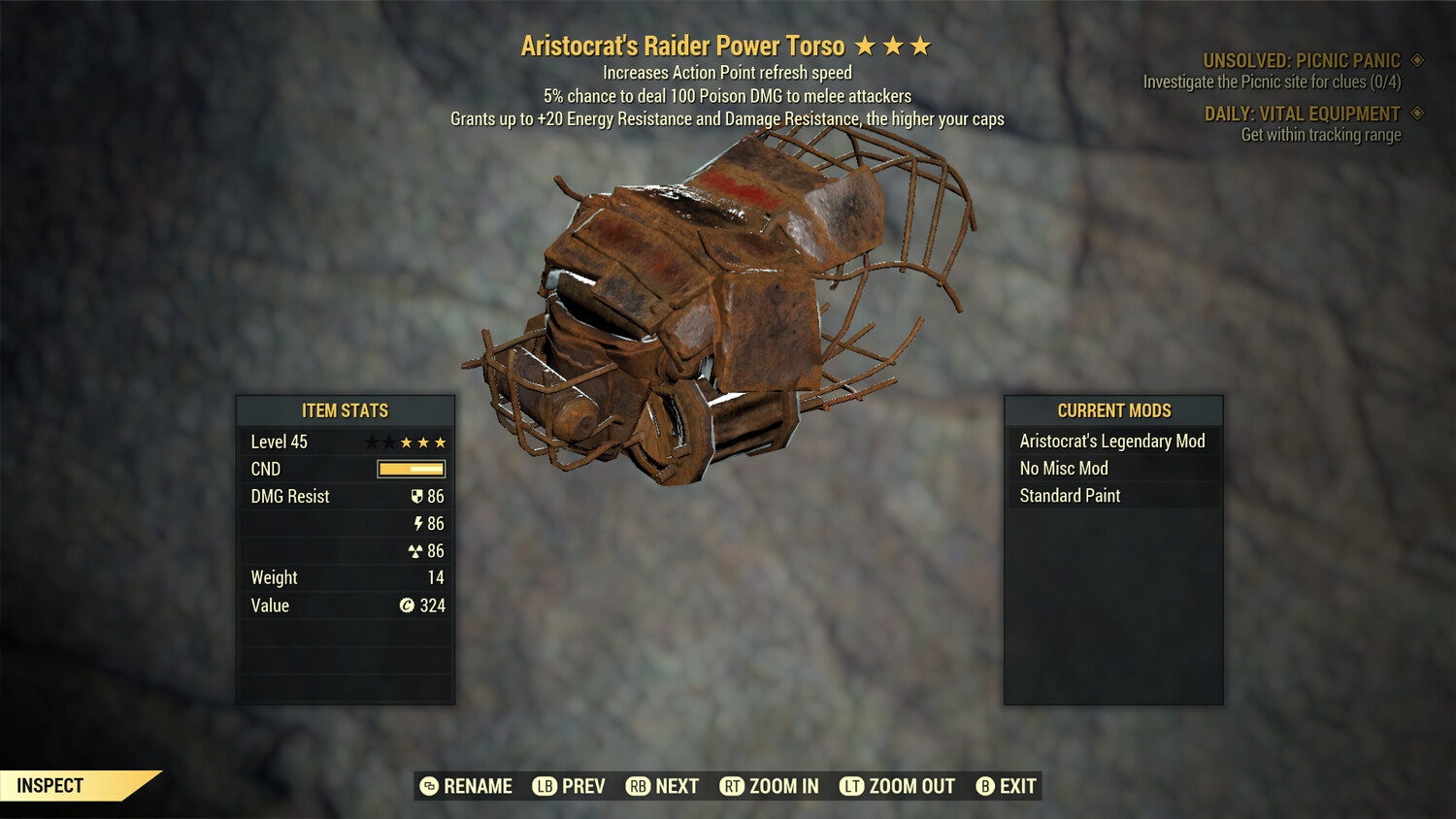The width and height of the screenshot is (1456, 819).
Task: Switch to the INSPECT tab
Action: click(50, 785)
